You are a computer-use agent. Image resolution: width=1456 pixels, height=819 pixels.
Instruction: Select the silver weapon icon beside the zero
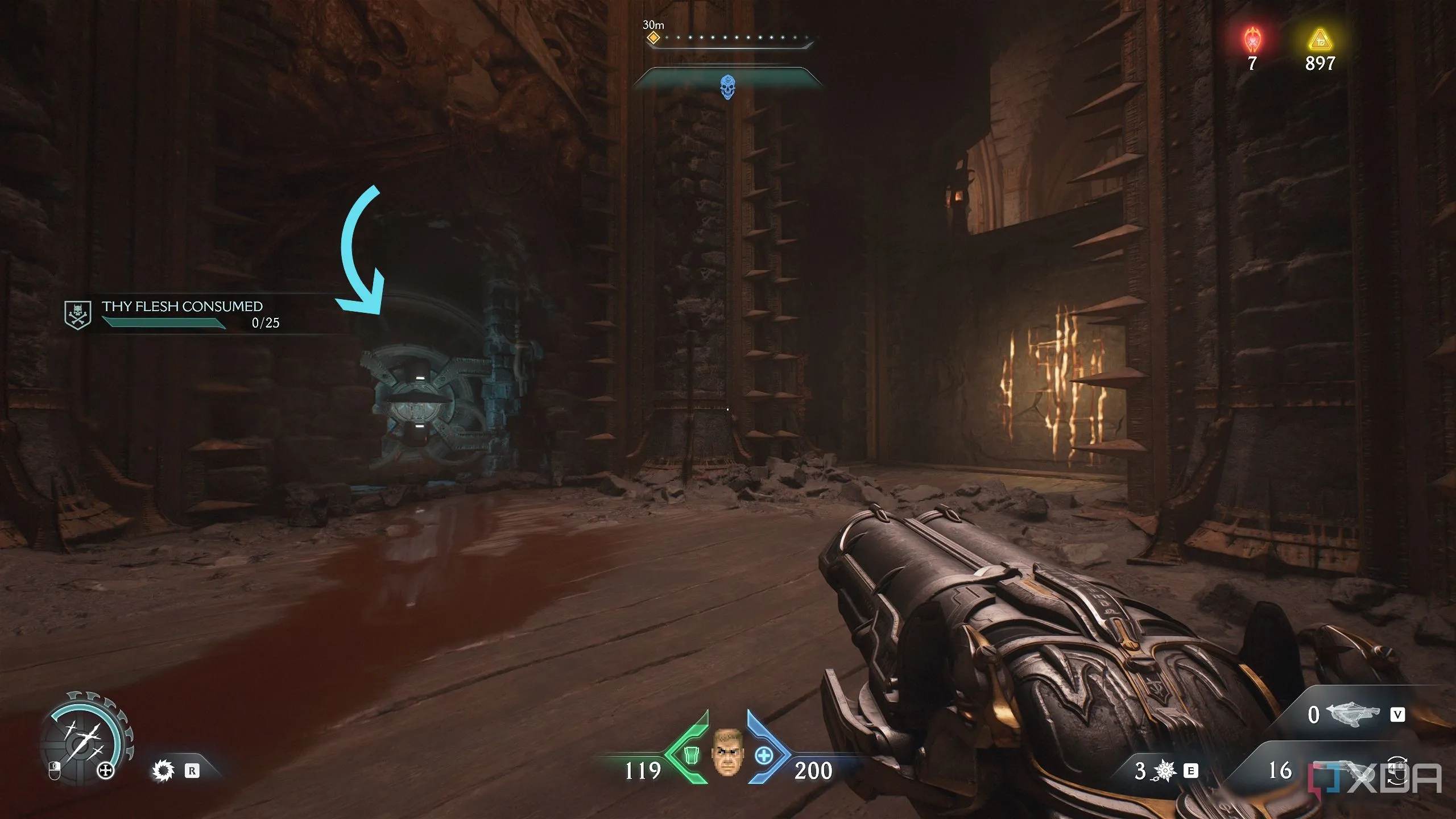click(x=1352, y=714)
